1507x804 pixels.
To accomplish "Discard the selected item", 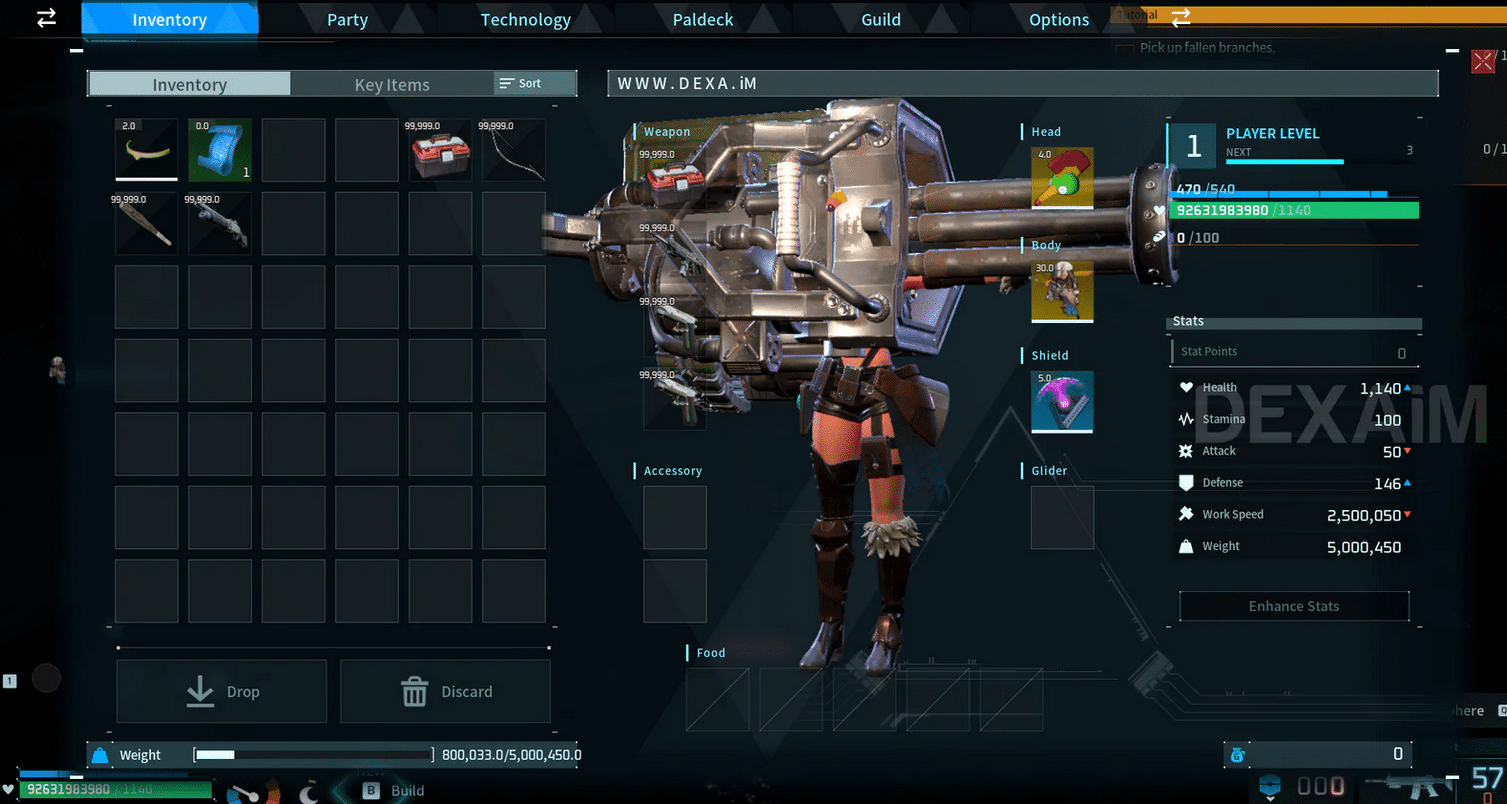I will point(445,691).
